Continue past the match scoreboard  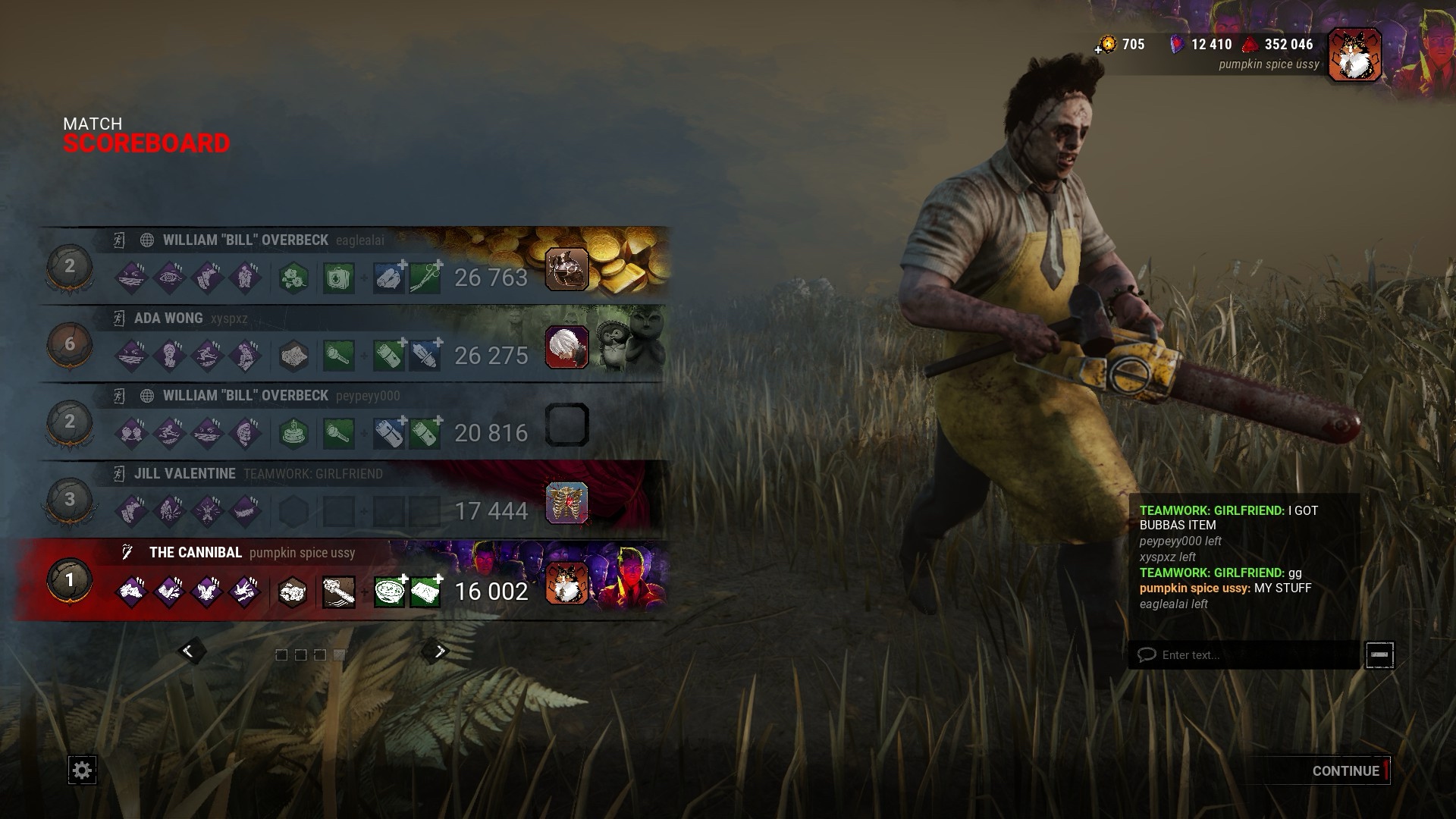point(1345,770)
